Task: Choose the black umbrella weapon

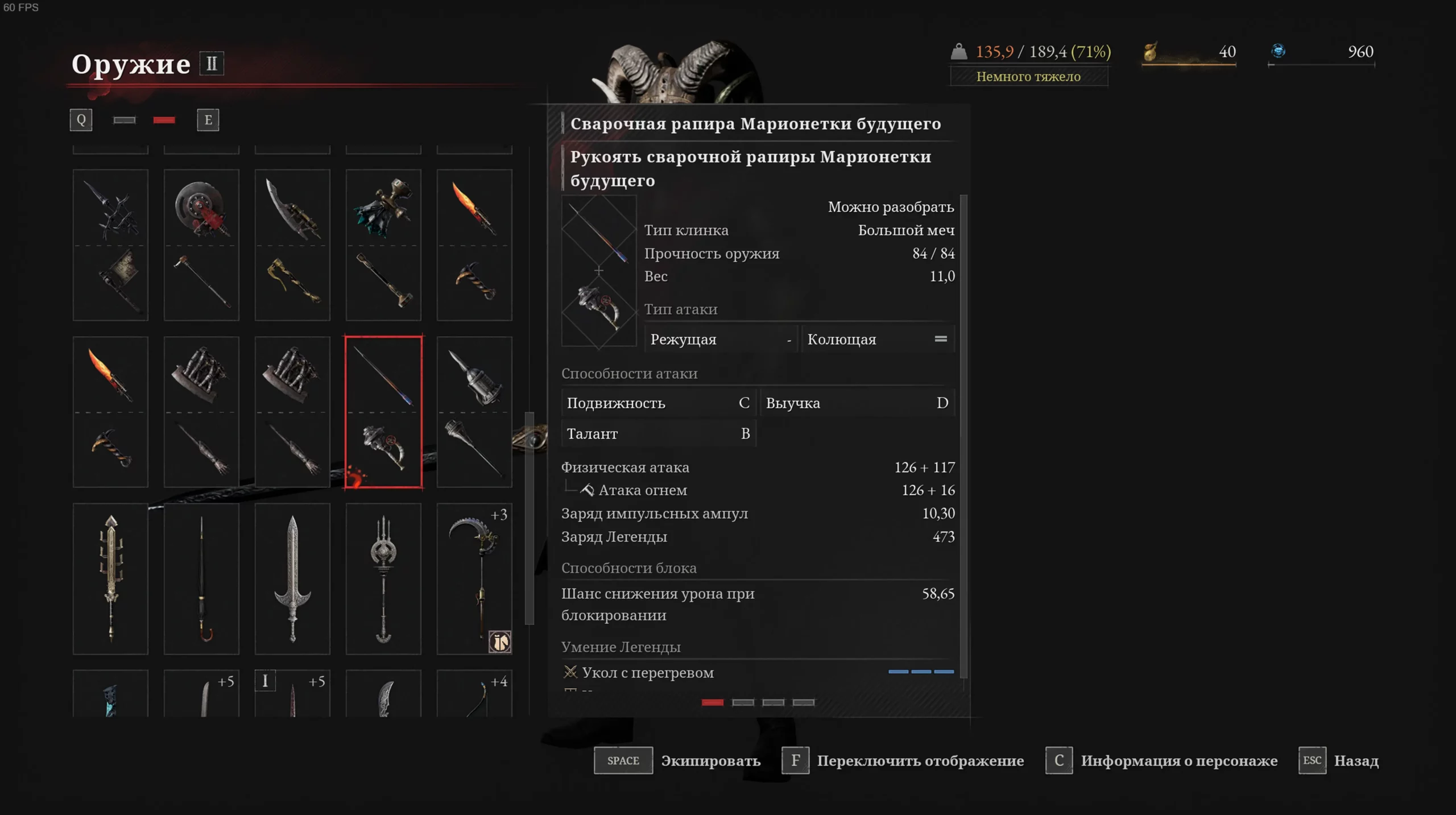Action: click(201, 578)
